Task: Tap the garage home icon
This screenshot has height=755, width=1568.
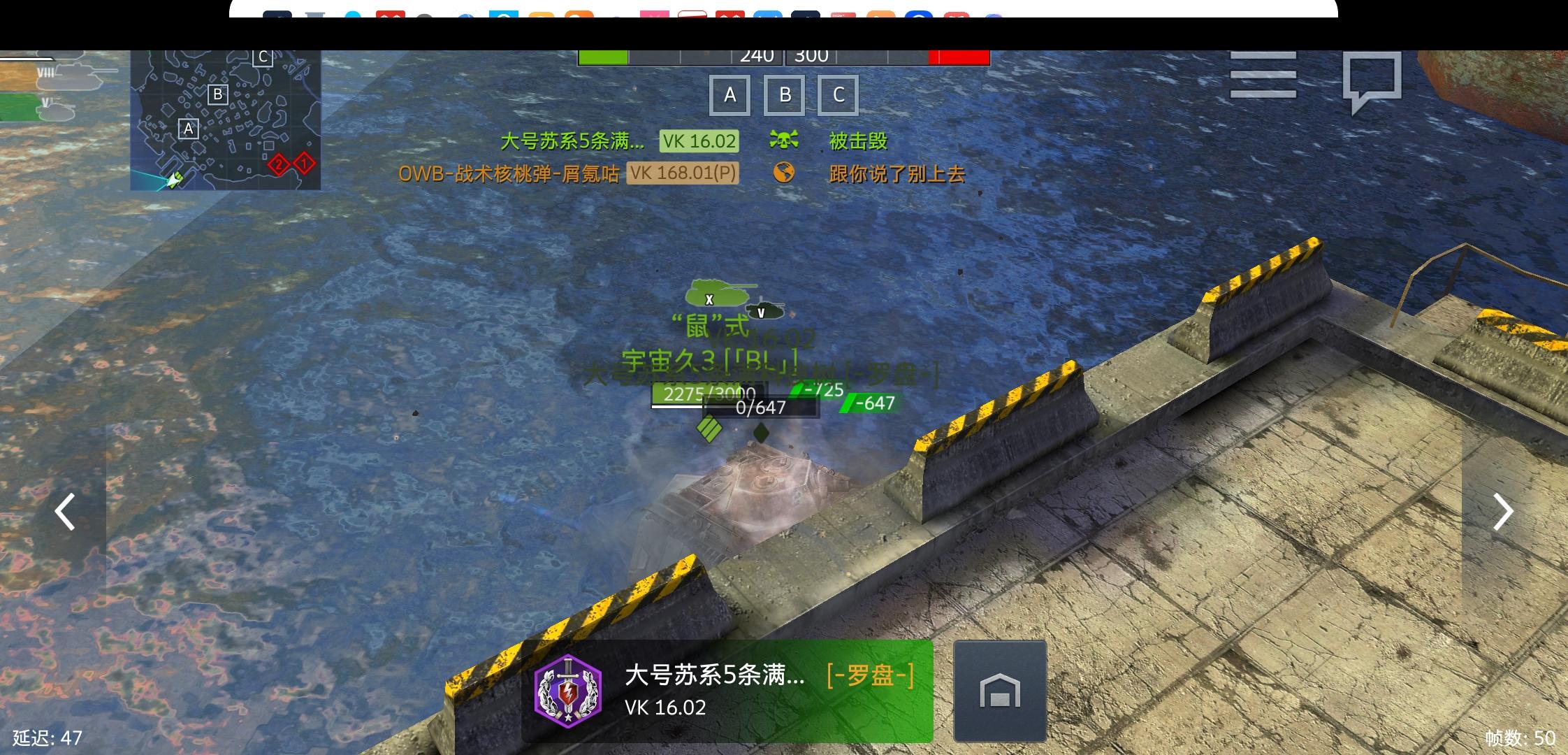Action: [999, 692]
